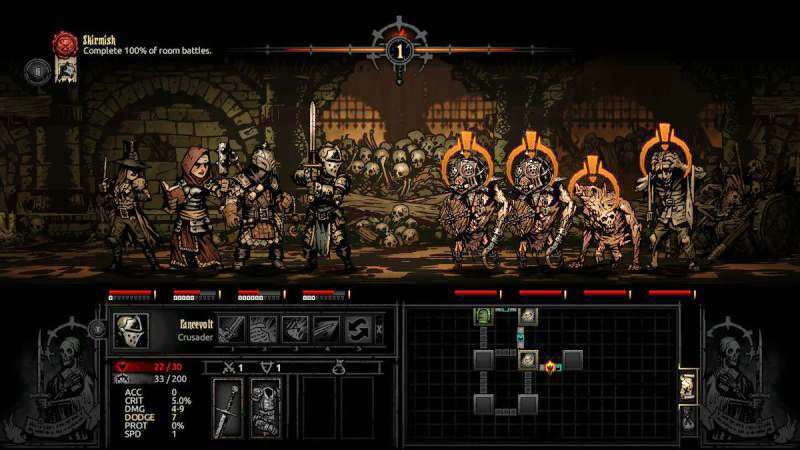Open the Skirmish quest objective seal
The height and width of the screenshot is (450, 800).
pyautogui.click(x=66, y=43)
